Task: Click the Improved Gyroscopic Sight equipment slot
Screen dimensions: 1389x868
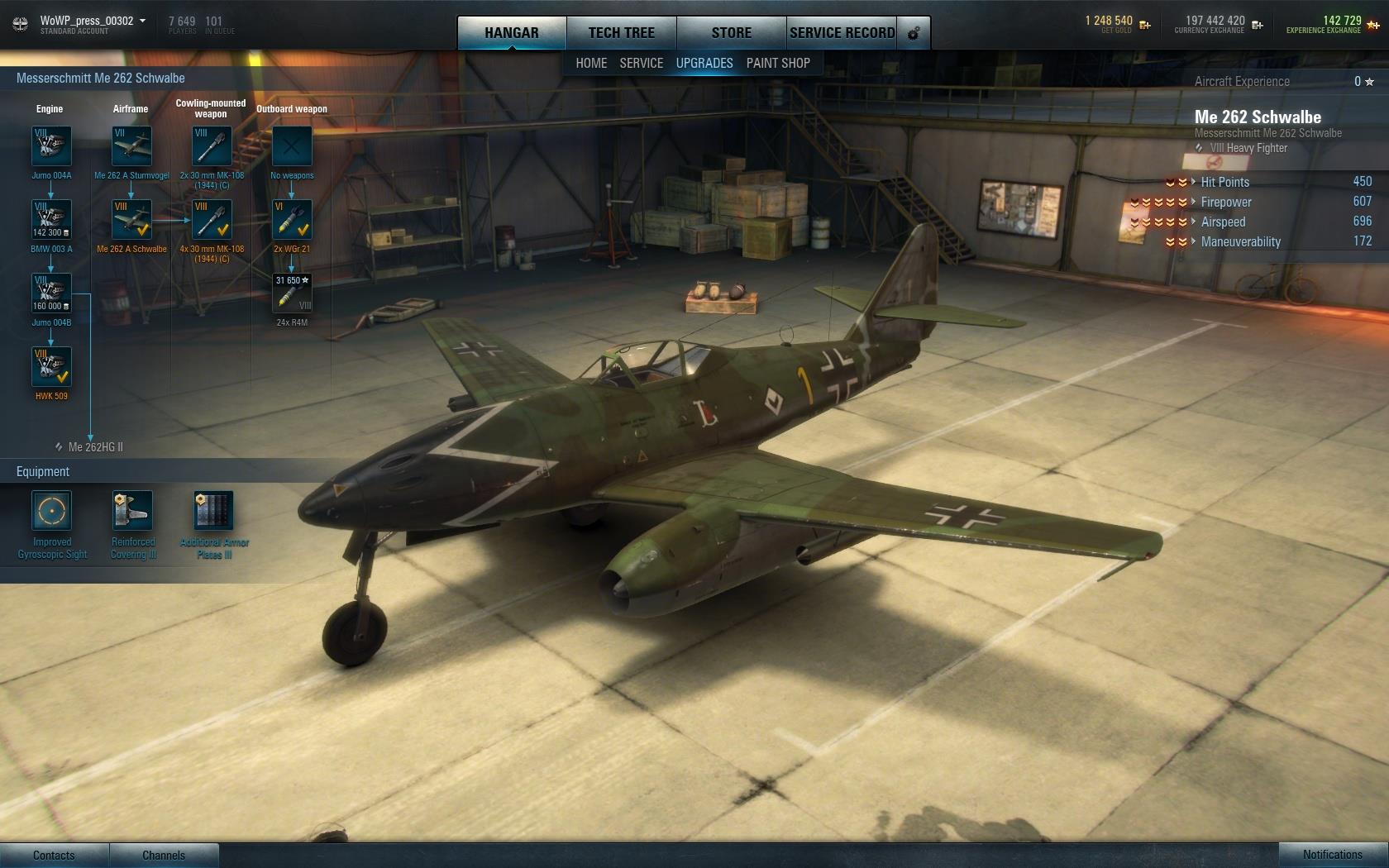Action: click(51, 511)
